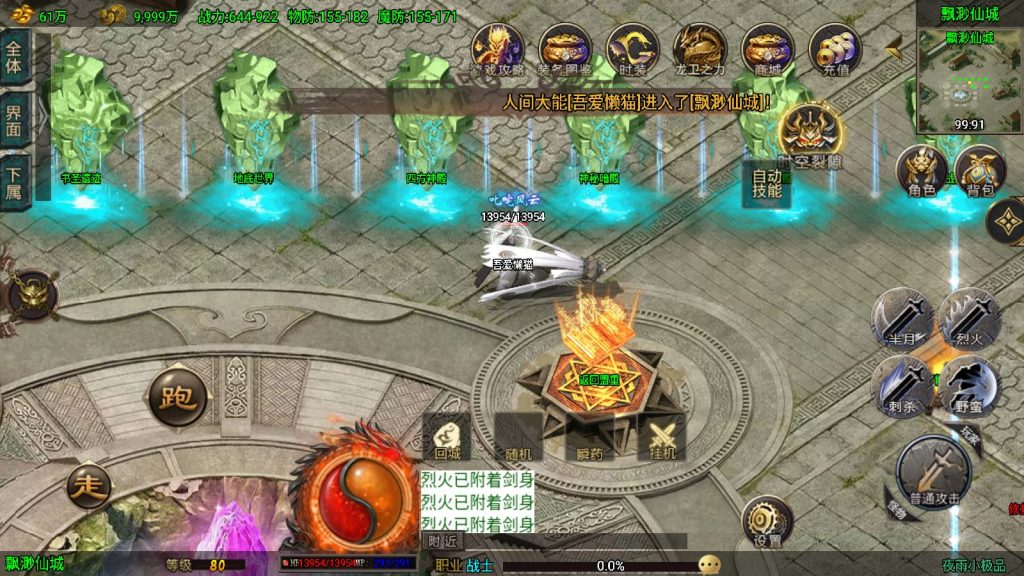This screenshot has height=576, width=1024.
Task: Open the 时装 fashion menu
Action: coord(632,50)
